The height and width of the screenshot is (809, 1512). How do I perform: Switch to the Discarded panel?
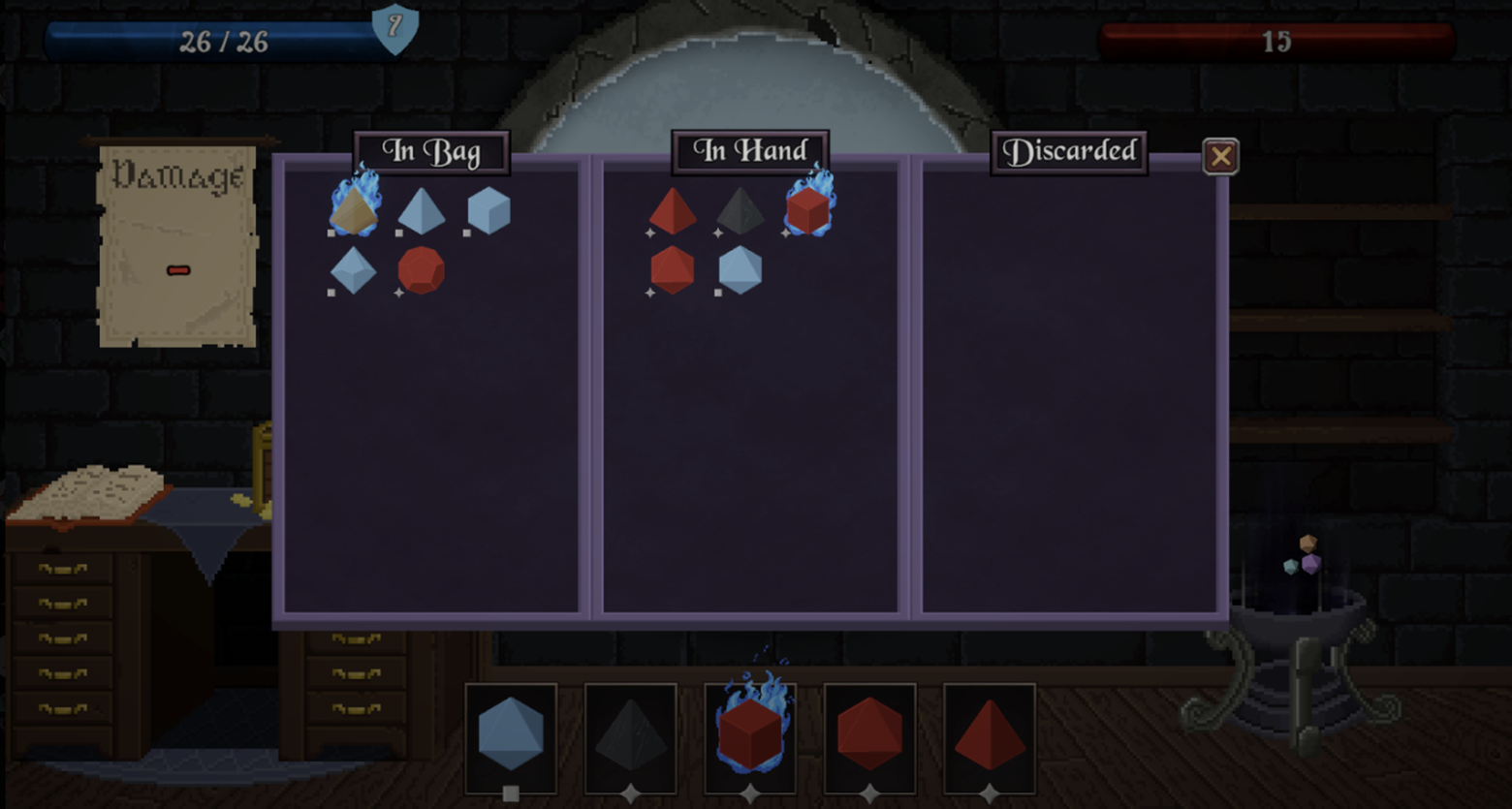(1070, 151)
